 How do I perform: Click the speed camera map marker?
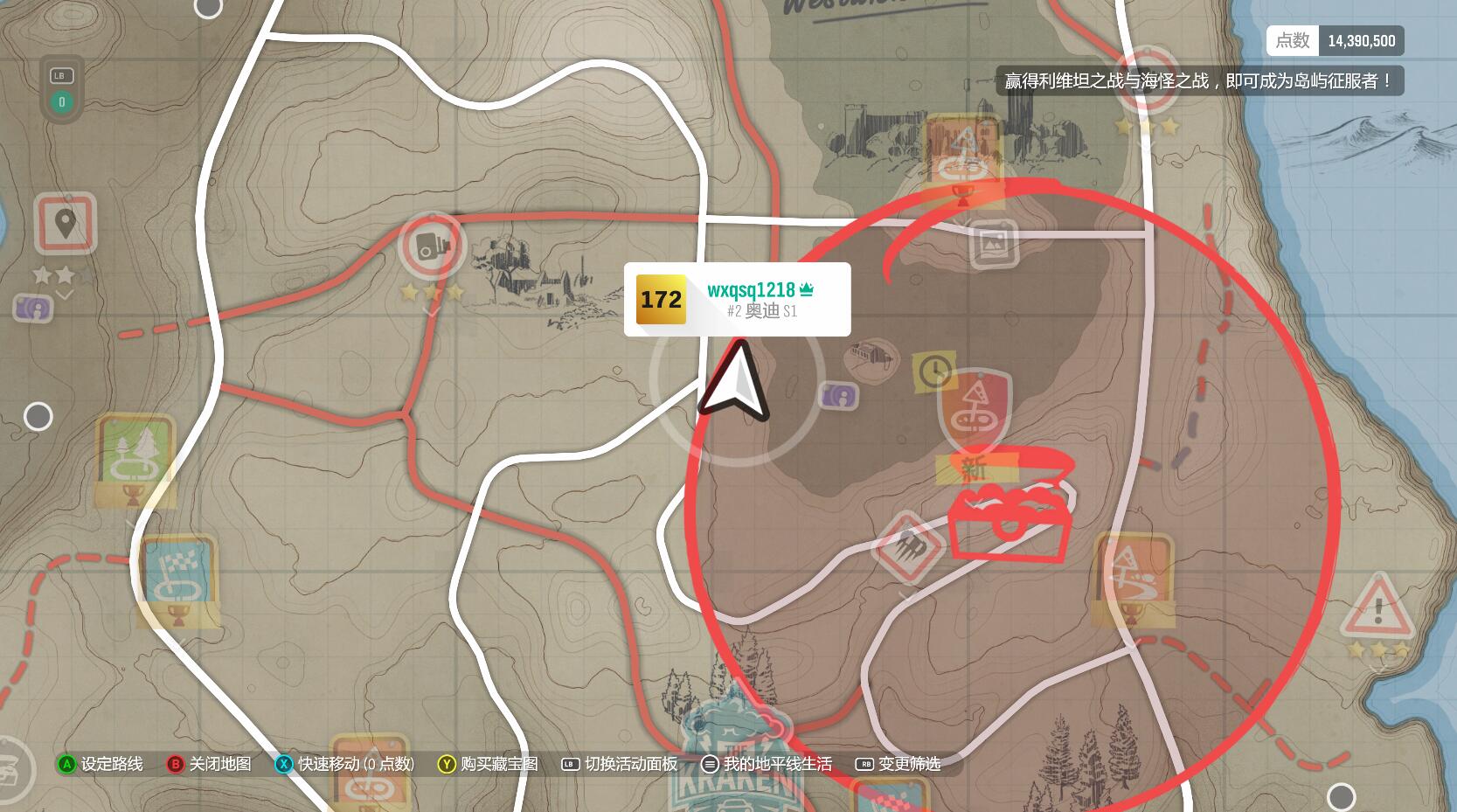[x=431, y=246]
